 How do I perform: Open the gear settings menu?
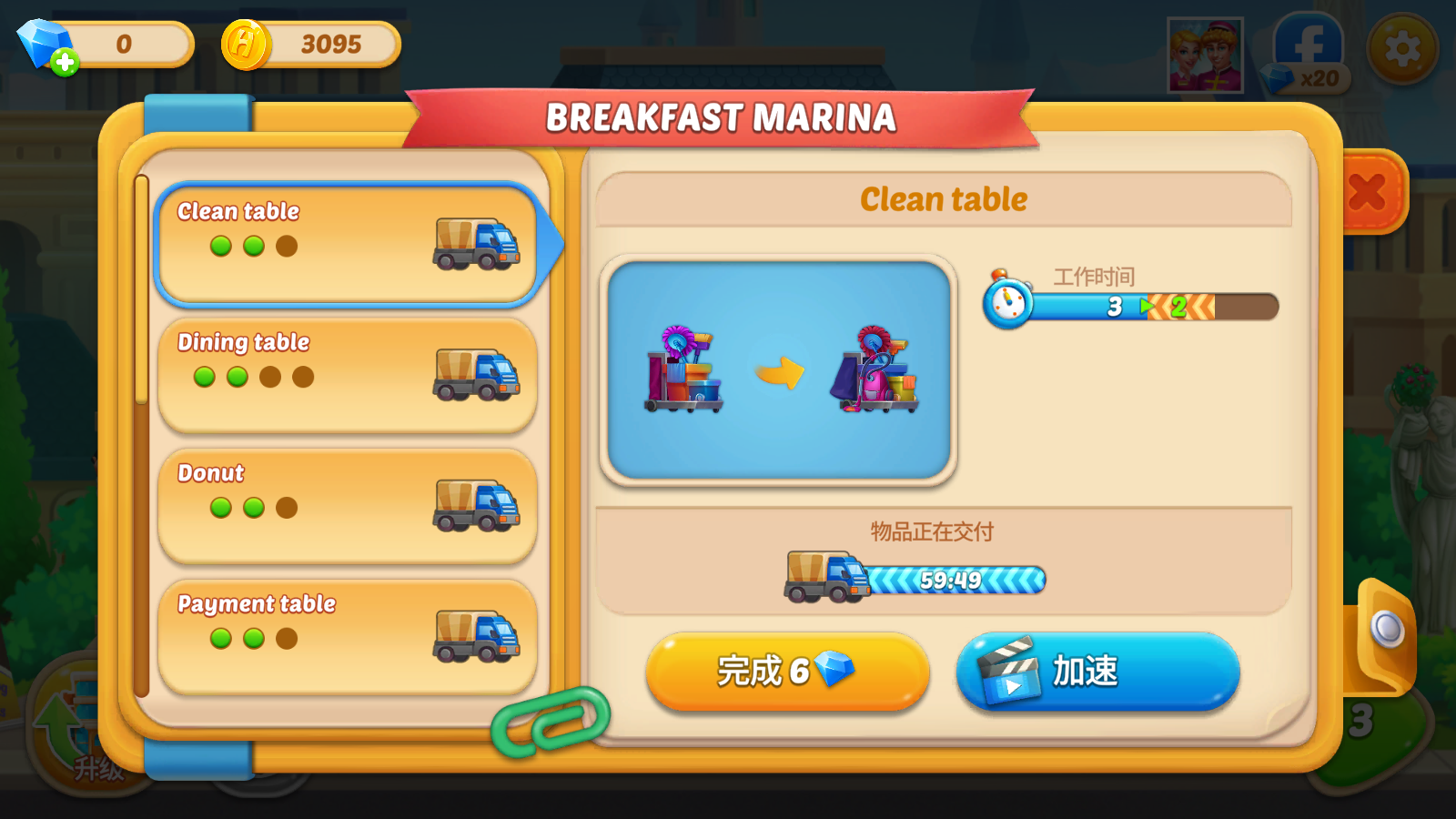[x=1402, y=48]
